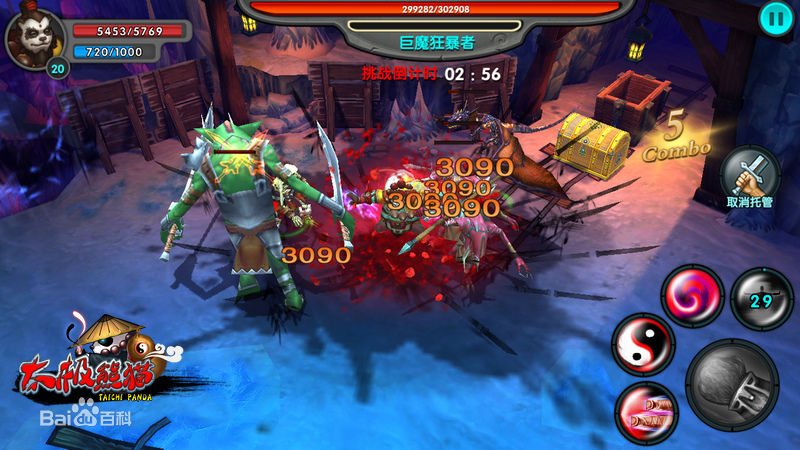The height and width of the screenshot is (450, 800).
Task: Activate the red swirl vortex skill
Action: [x=691, y=297]
